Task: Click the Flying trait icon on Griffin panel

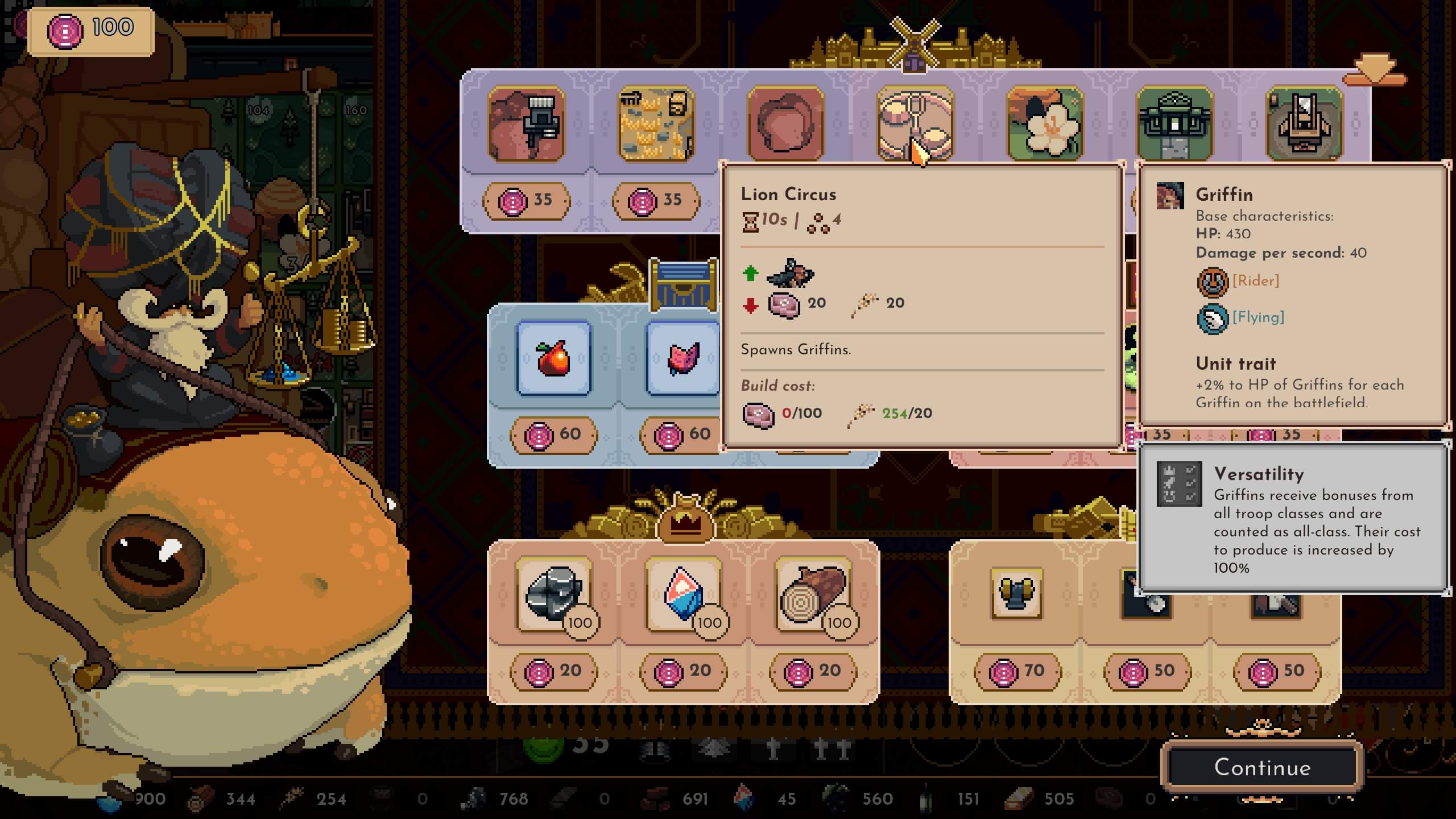Action: tap(1214, 318)
